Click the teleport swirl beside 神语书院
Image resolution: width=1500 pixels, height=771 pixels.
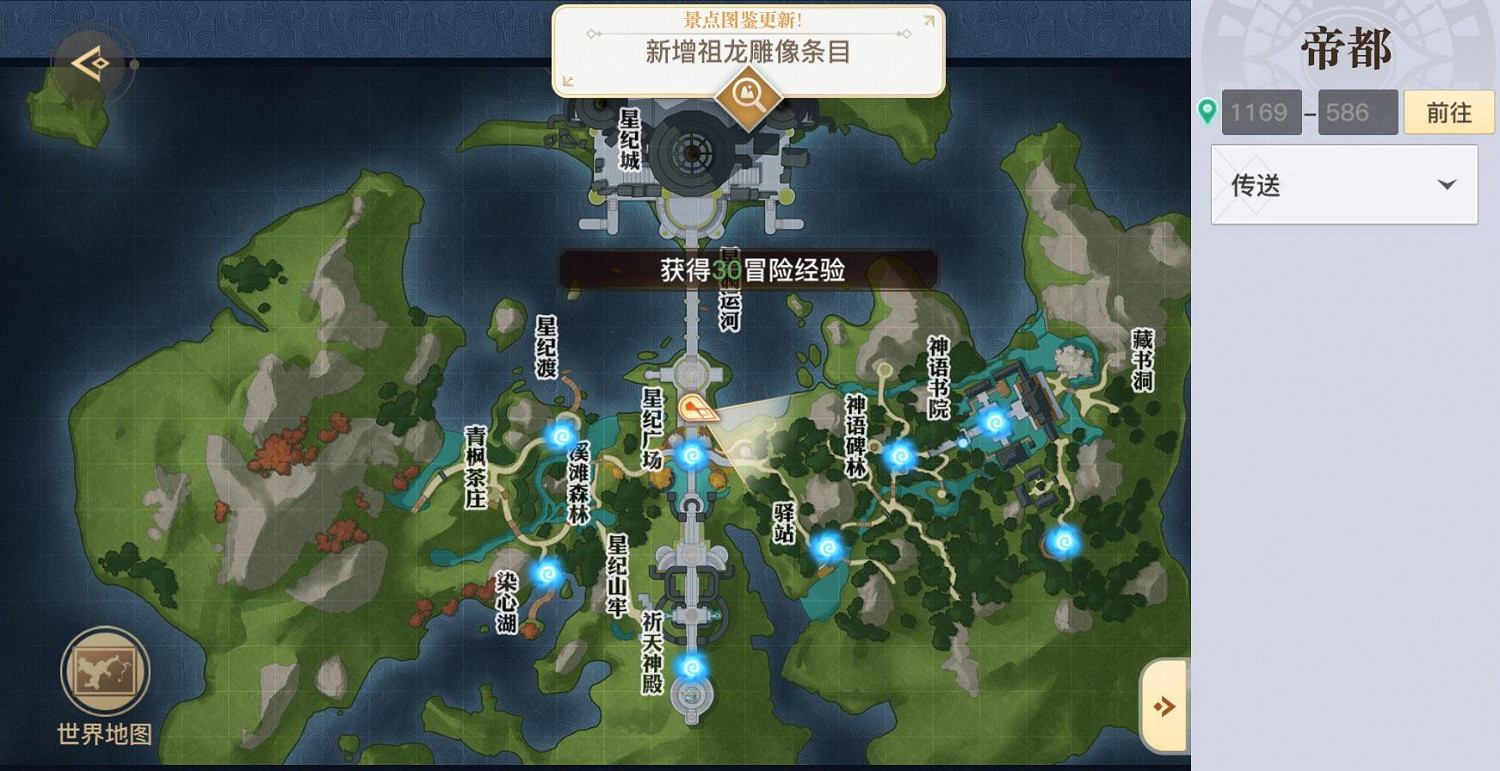coord(995,424)
